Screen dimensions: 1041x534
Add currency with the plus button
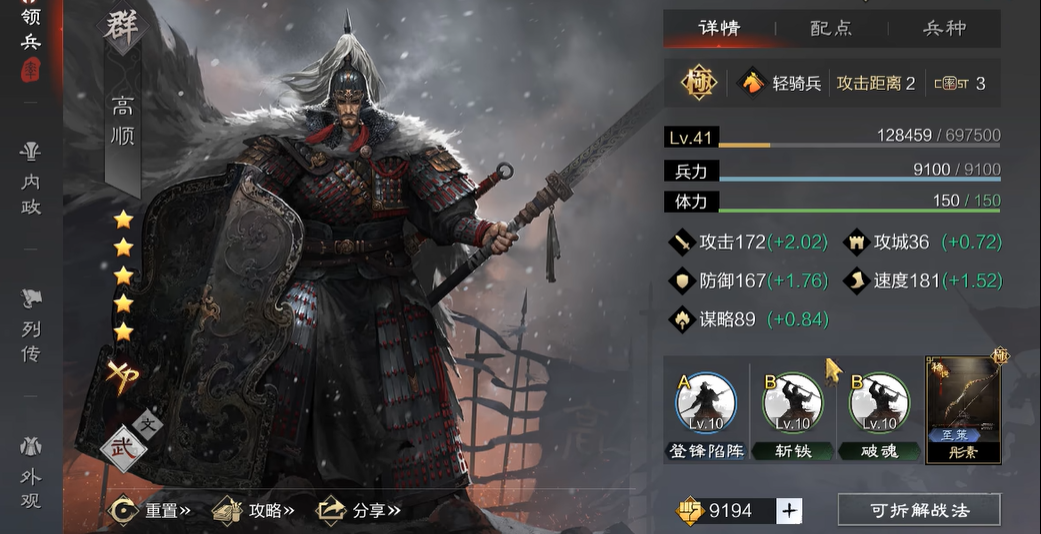coord(790,511)
